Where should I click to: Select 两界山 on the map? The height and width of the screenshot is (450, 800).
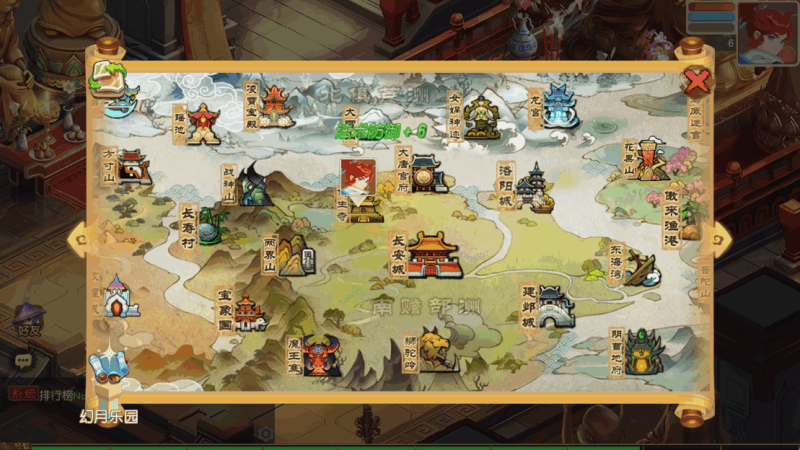294,256
